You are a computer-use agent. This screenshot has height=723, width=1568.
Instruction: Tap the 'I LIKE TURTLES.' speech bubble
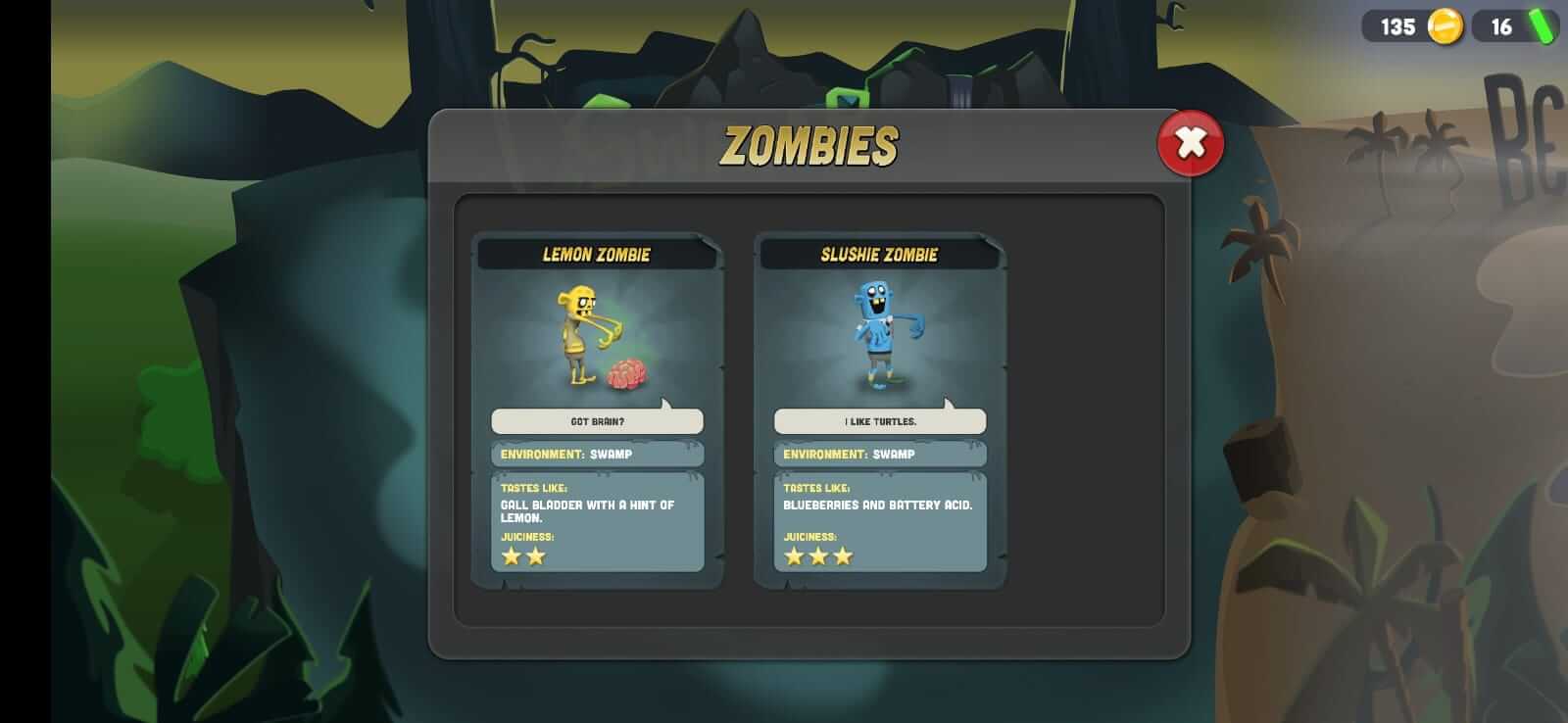[879, 420]
